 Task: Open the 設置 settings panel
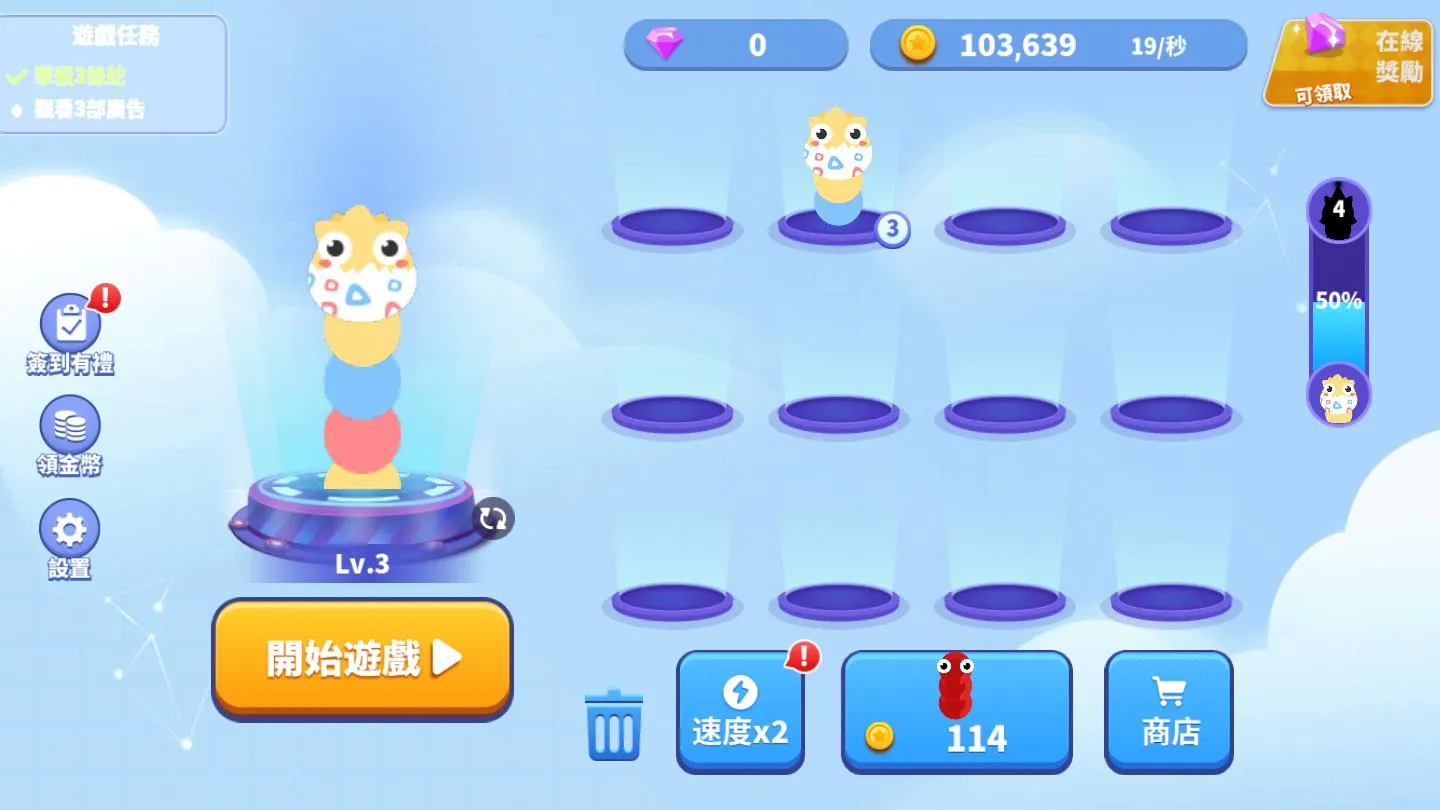[x=68, y=537]
